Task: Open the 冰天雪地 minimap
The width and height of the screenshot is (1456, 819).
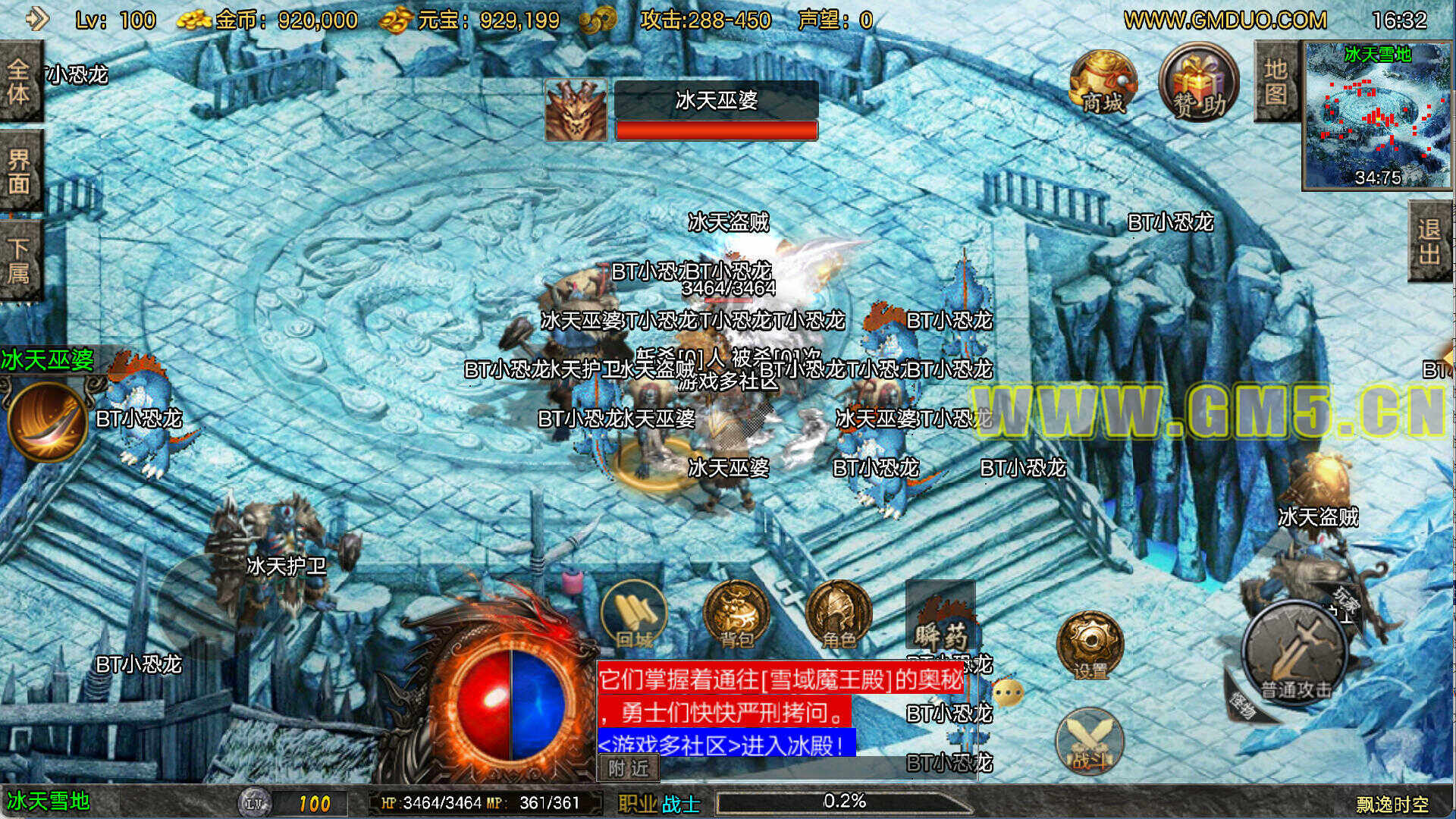Action: pos(1376,115)
